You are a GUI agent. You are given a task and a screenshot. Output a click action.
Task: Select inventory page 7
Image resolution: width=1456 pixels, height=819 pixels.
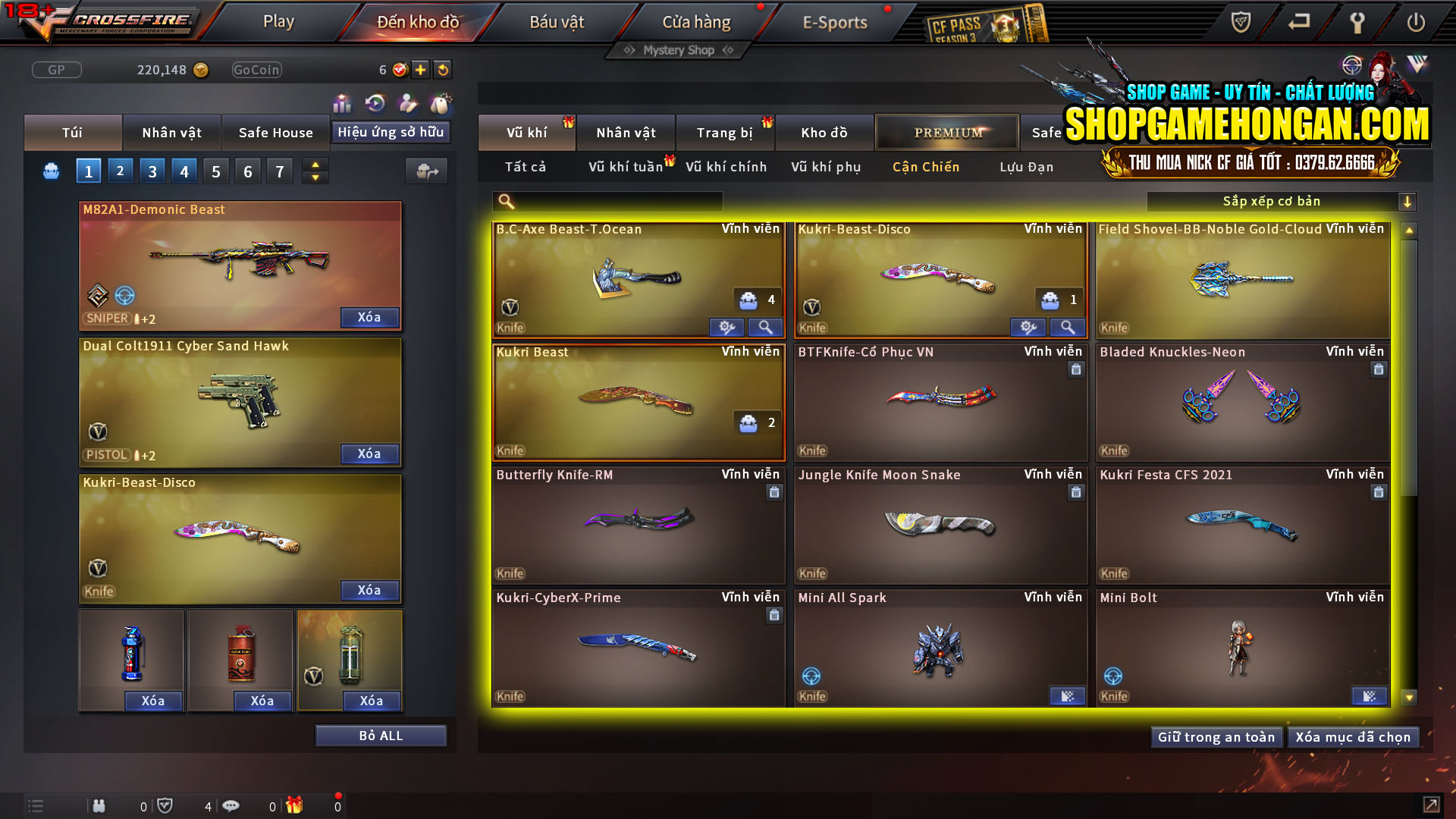tap(279, 171)
